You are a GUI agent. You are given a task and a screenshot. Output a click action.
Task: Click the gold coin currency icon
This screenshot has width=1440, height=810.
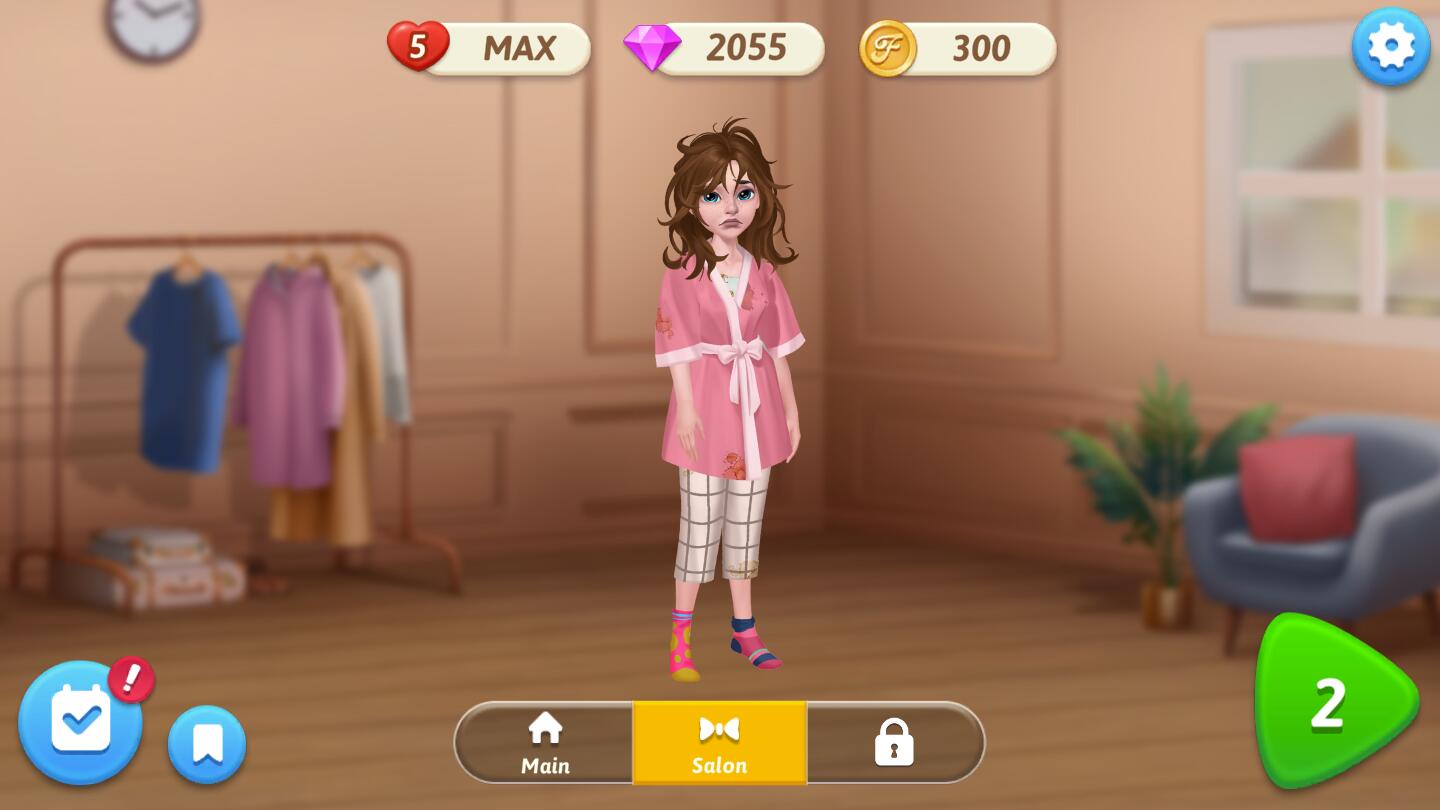[890, 47]
